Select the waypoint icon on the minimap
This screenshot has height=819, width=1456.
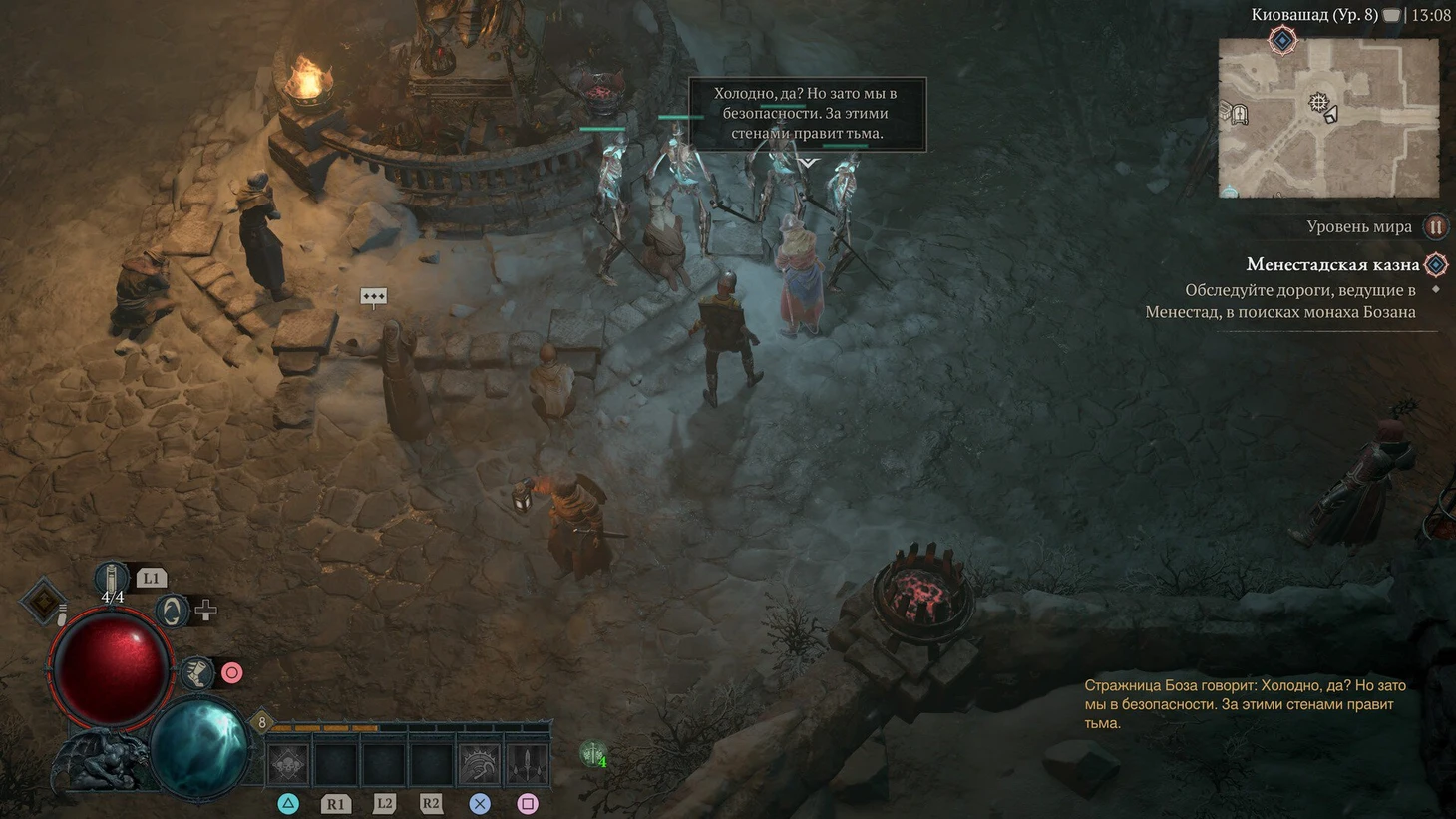[1318, 102]
